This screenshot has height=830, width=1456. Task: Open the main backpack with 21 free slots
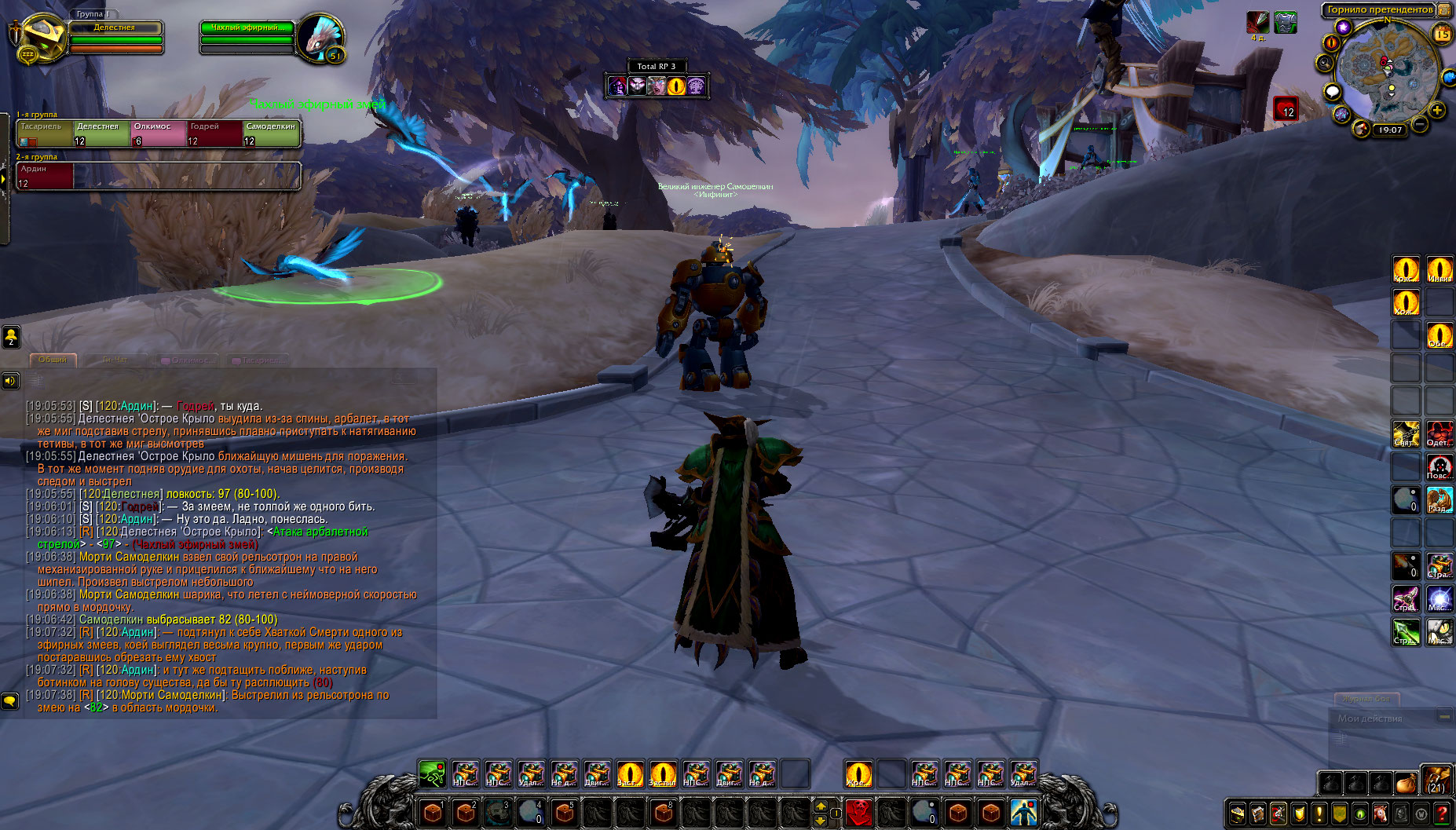coord(1437,781)
